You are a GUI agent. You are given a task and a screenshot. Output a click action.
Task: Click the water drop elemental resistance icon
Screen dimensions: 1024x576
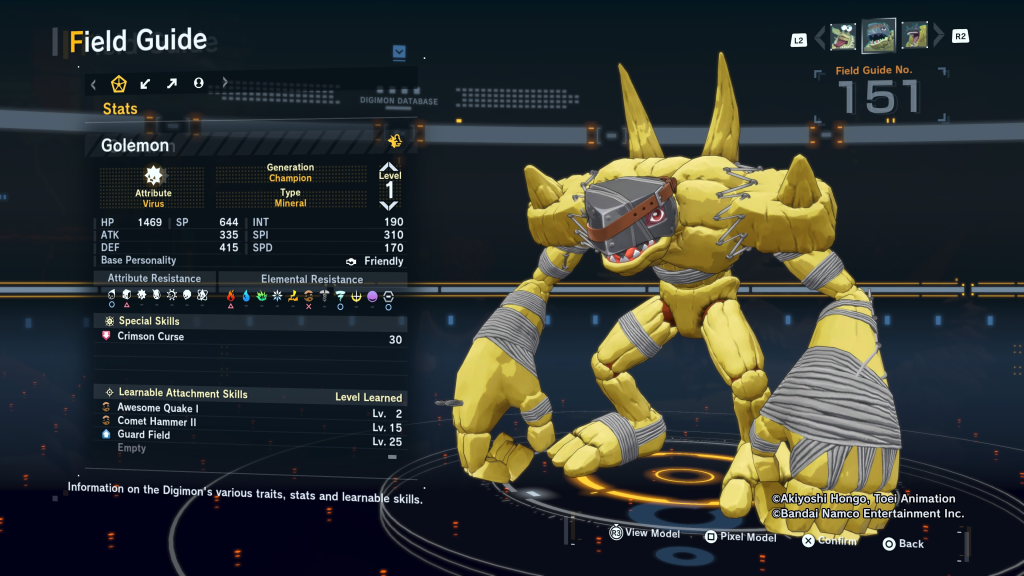pyautogui.click(x=246, y=296)
